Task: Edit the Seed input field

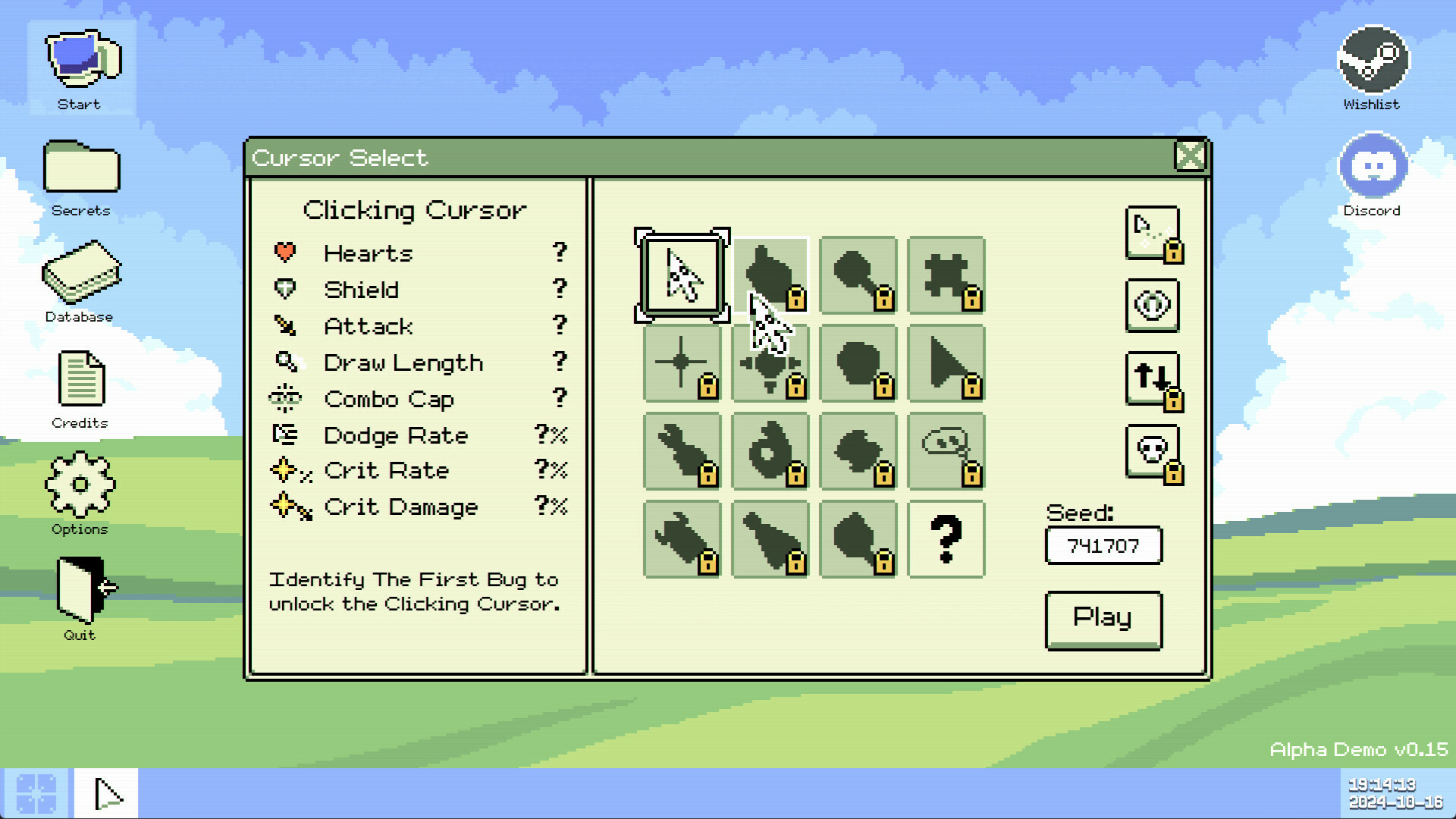Action: pyautogui.click(x=1103, y=545)
